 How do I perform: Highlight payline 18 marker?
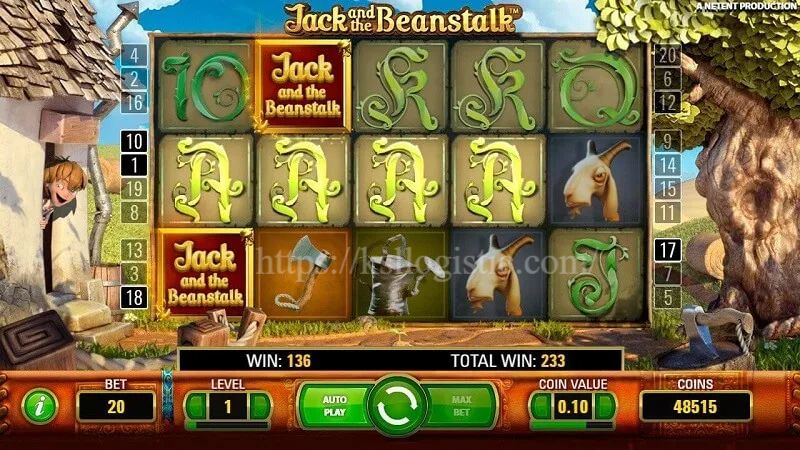[134, 295]
